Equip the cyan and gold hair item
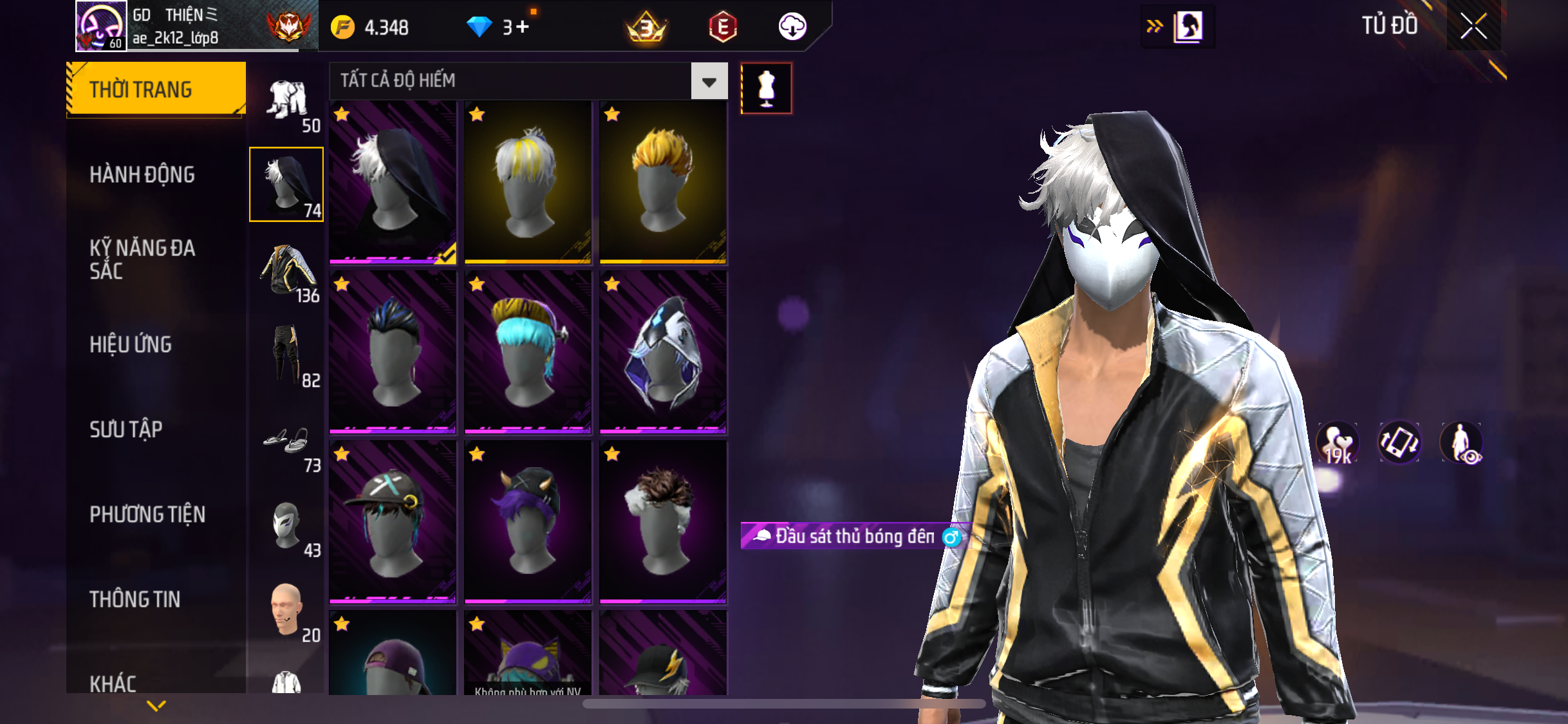The width and height of the screenshot is (1568, 724). (x=528, y=352)
